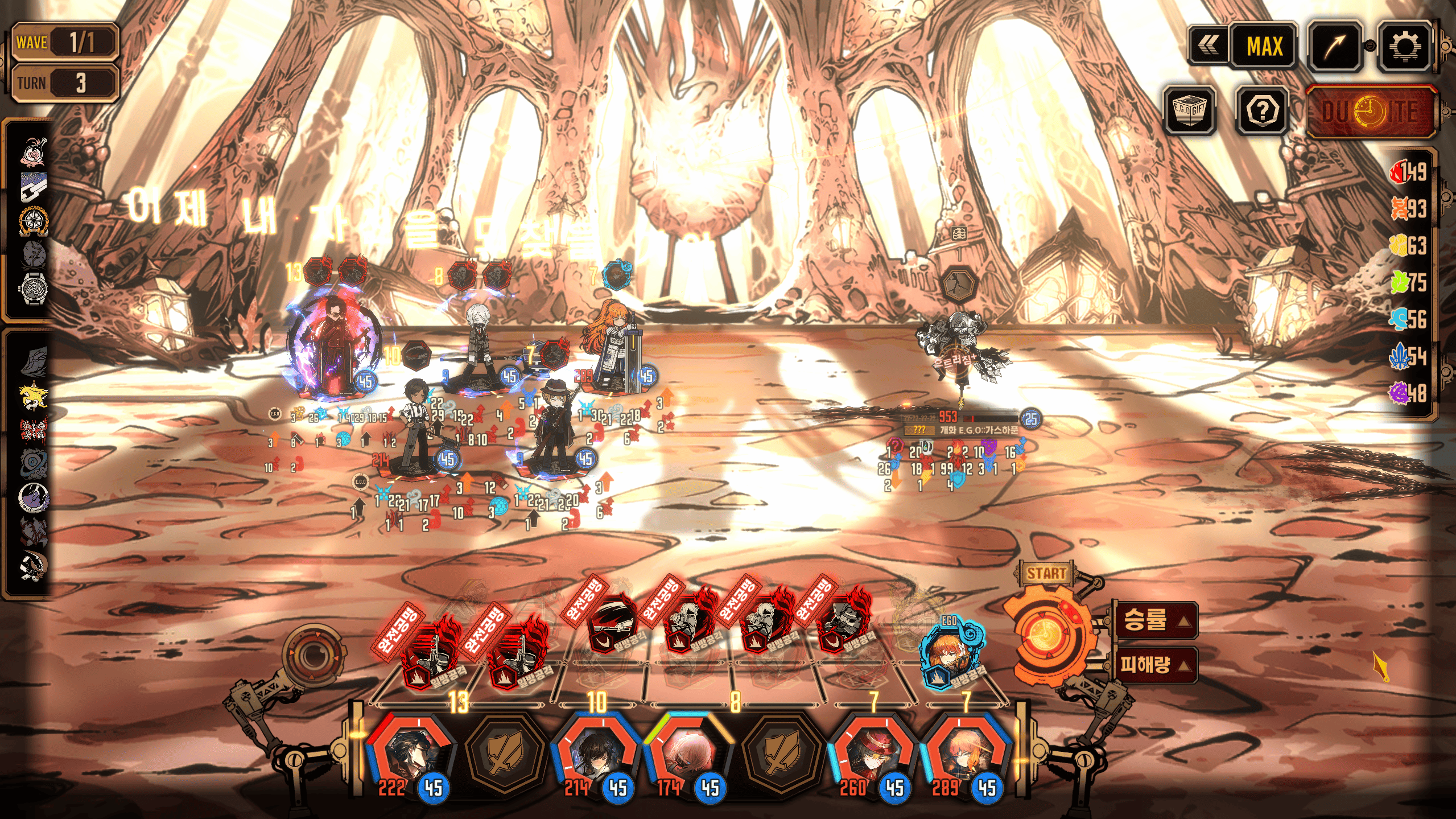Open the enemy's skill slot icon
Screen dimensions: 1456x819
960,283
